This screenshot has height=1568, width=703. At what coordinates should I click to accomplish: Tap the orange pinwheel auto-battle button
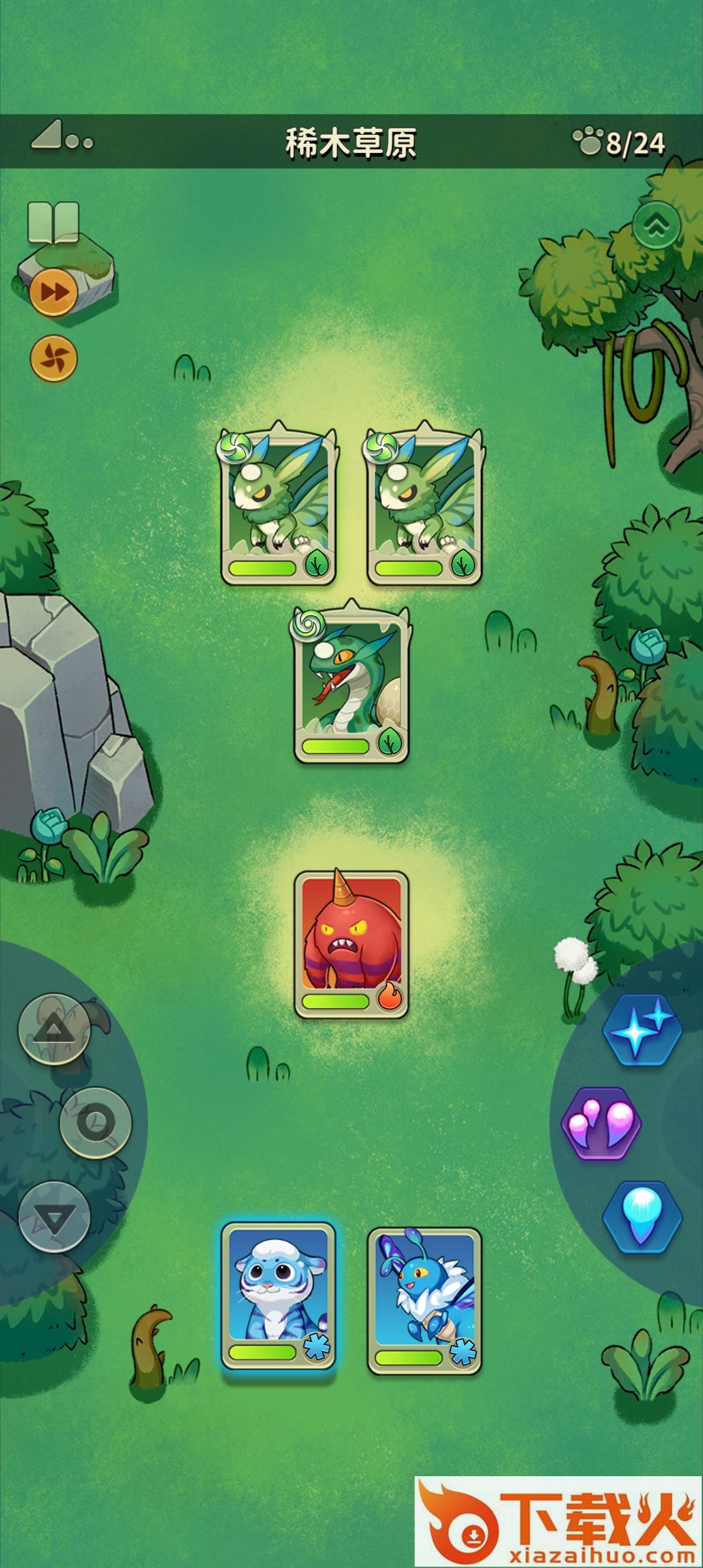tap(54, 358)
